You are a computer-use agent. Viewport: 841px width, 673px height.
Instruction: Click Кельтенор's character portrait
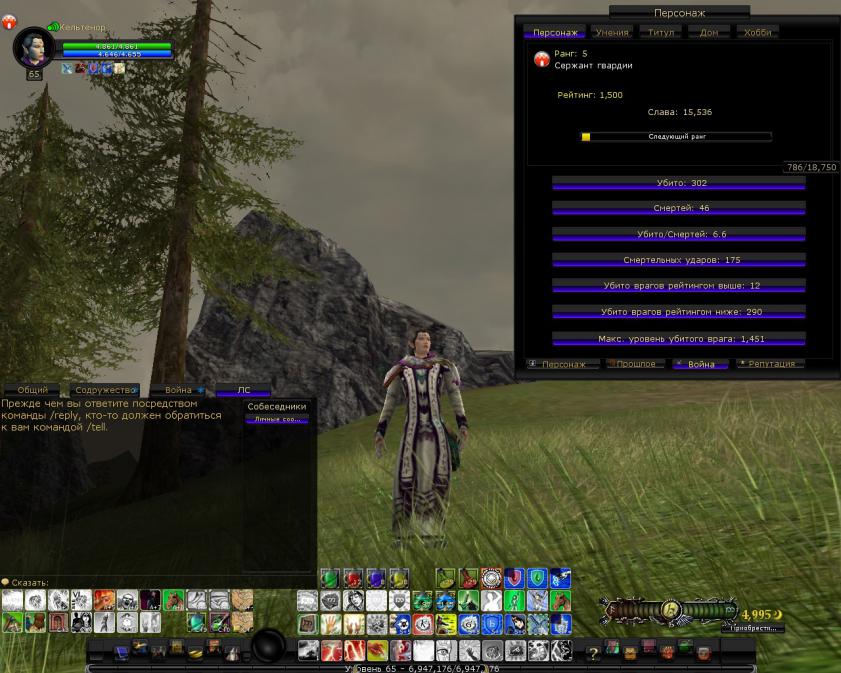click(32, 47)
